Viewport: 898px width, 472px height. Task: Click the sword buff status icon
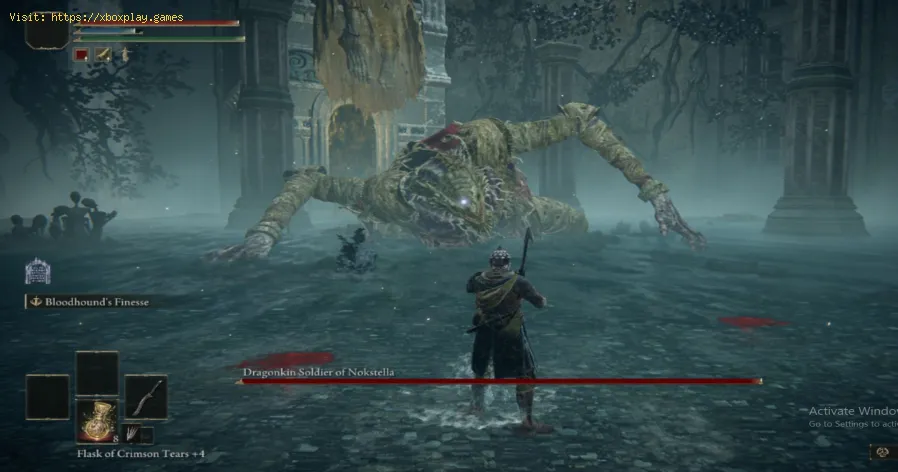point(102,55)
